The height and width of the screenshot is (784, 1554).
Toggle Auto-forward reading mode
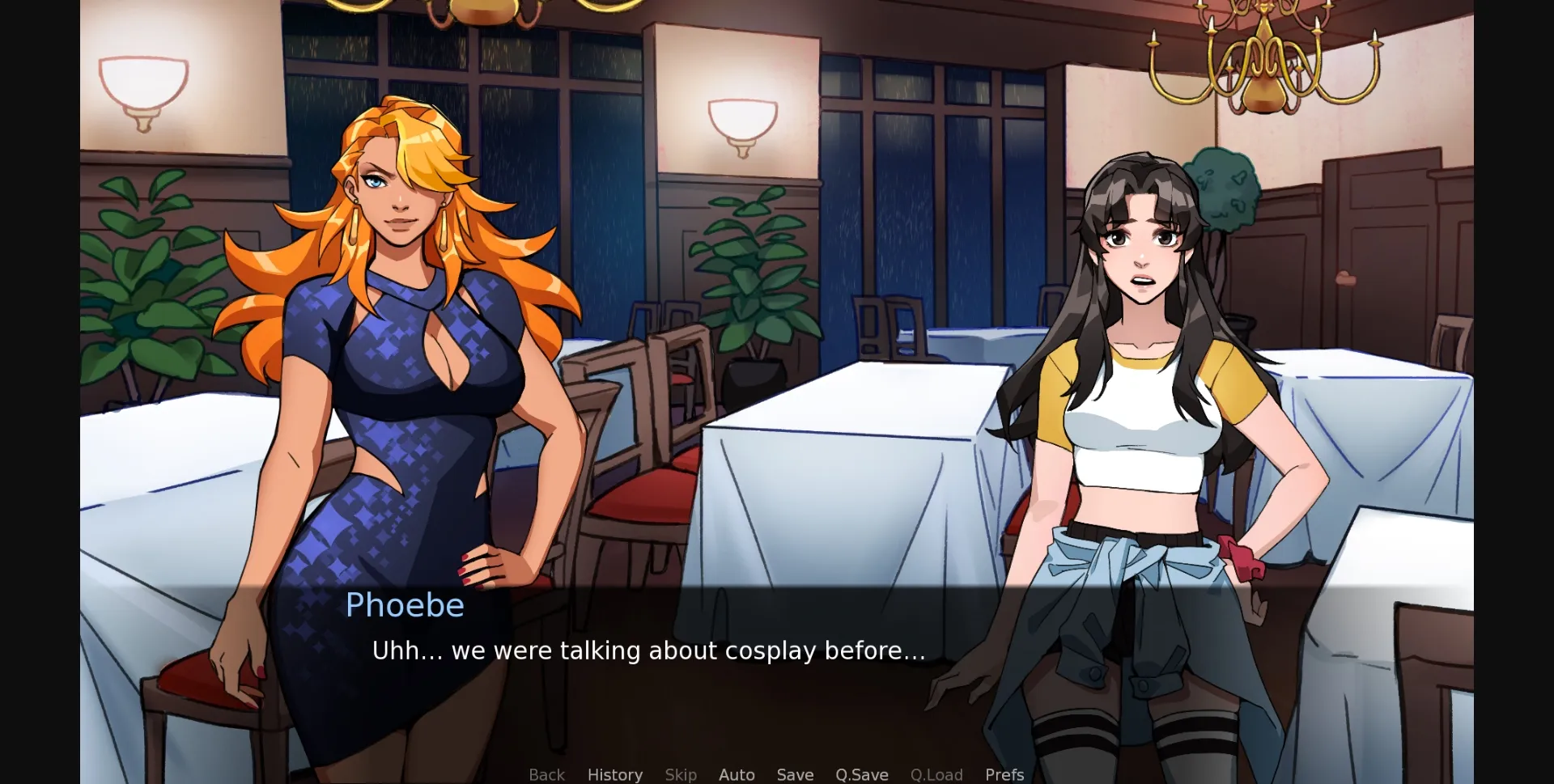pos(737,774)
